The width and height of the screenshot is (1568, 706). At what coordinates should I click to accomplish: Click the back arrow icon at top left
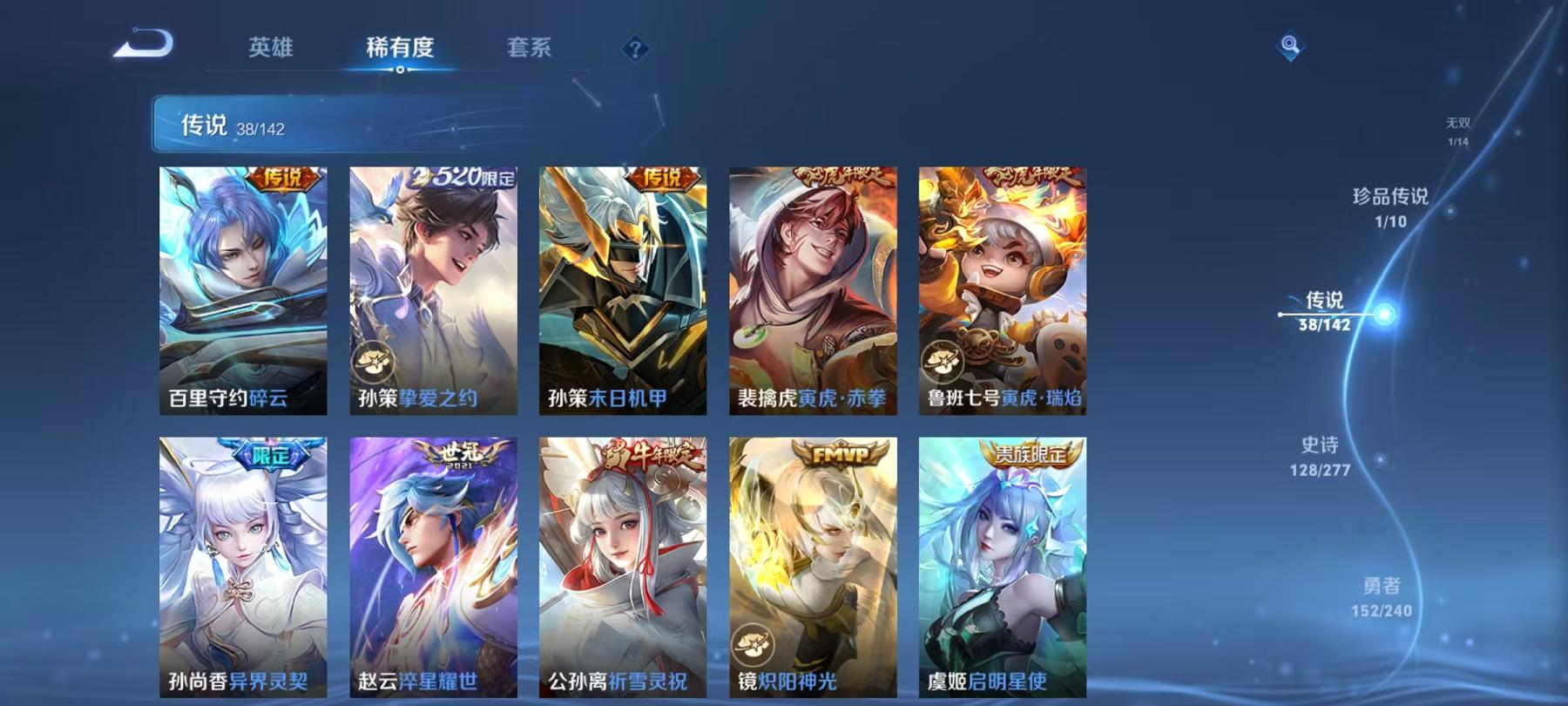pyautogui.click(x=145, y=44)
